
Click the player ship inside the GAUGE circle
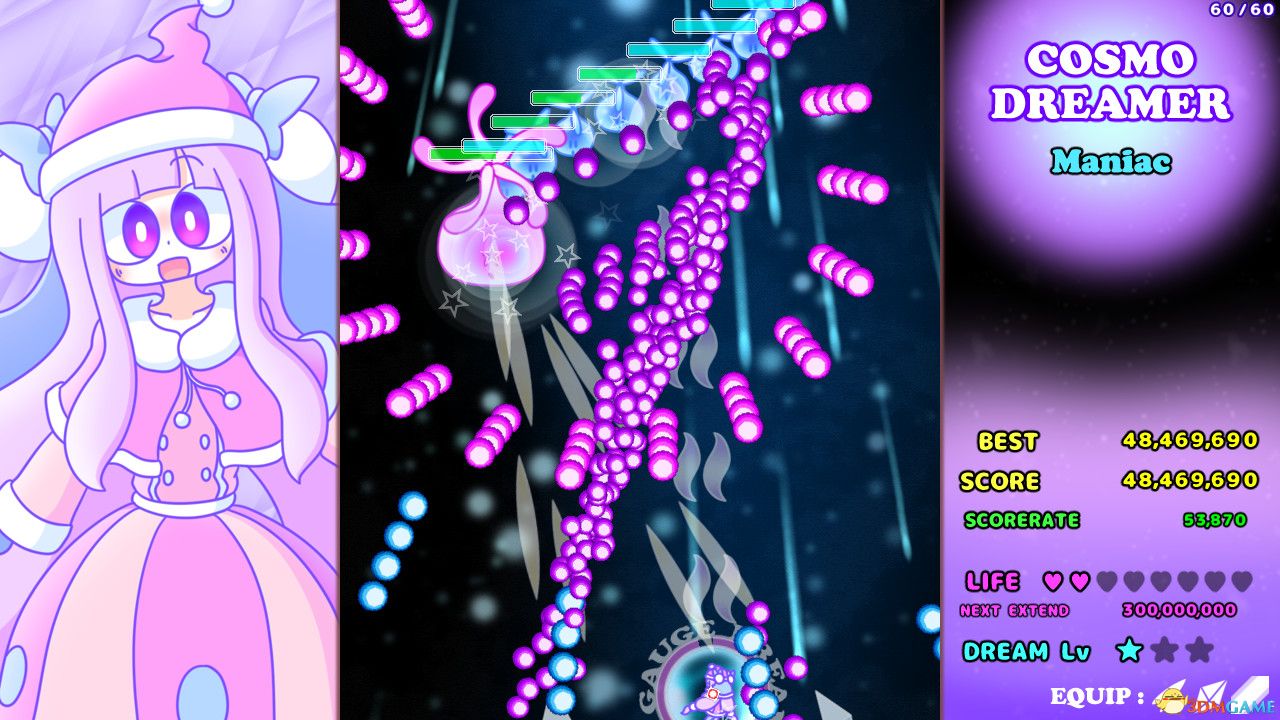point(711,690)
